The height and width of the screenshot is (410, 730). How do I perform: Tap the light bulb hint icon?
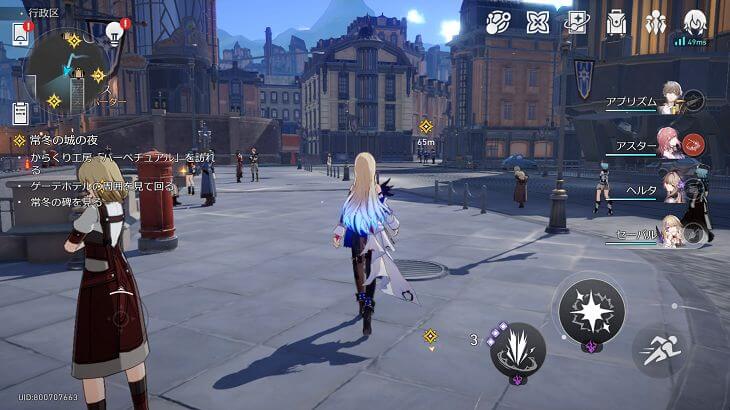point(115,34)
